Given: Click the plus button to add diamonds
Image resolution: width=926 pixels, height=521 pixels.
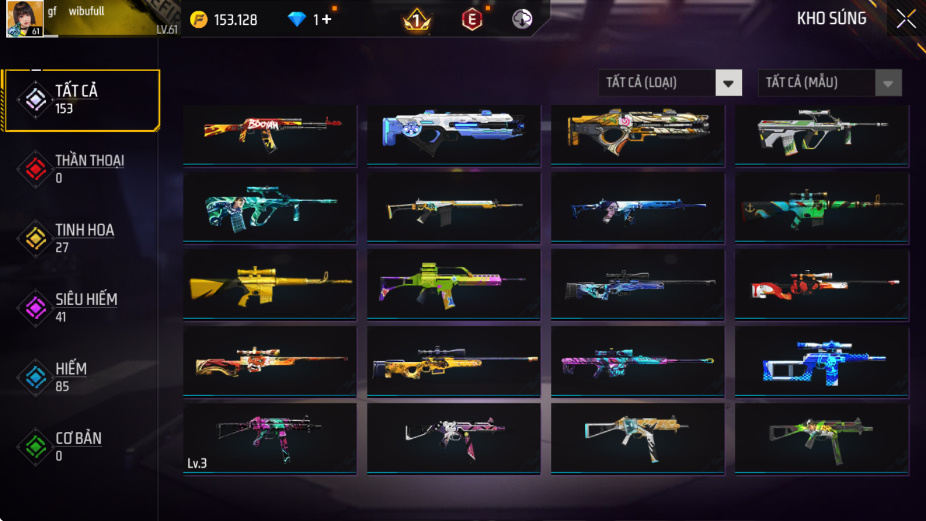Looking at the screenshot, I should pos(326,19).
